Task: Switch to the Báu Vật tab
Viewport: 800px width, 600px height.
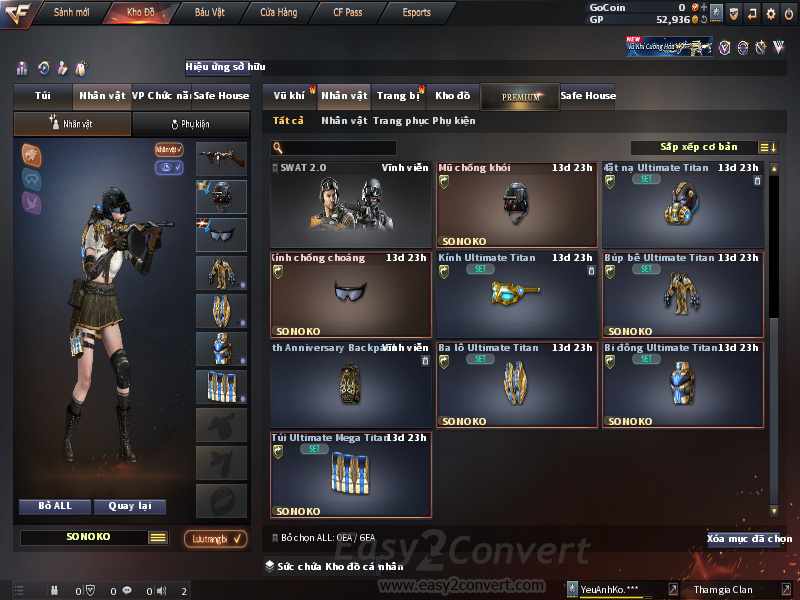Action: tap(209, 13)
